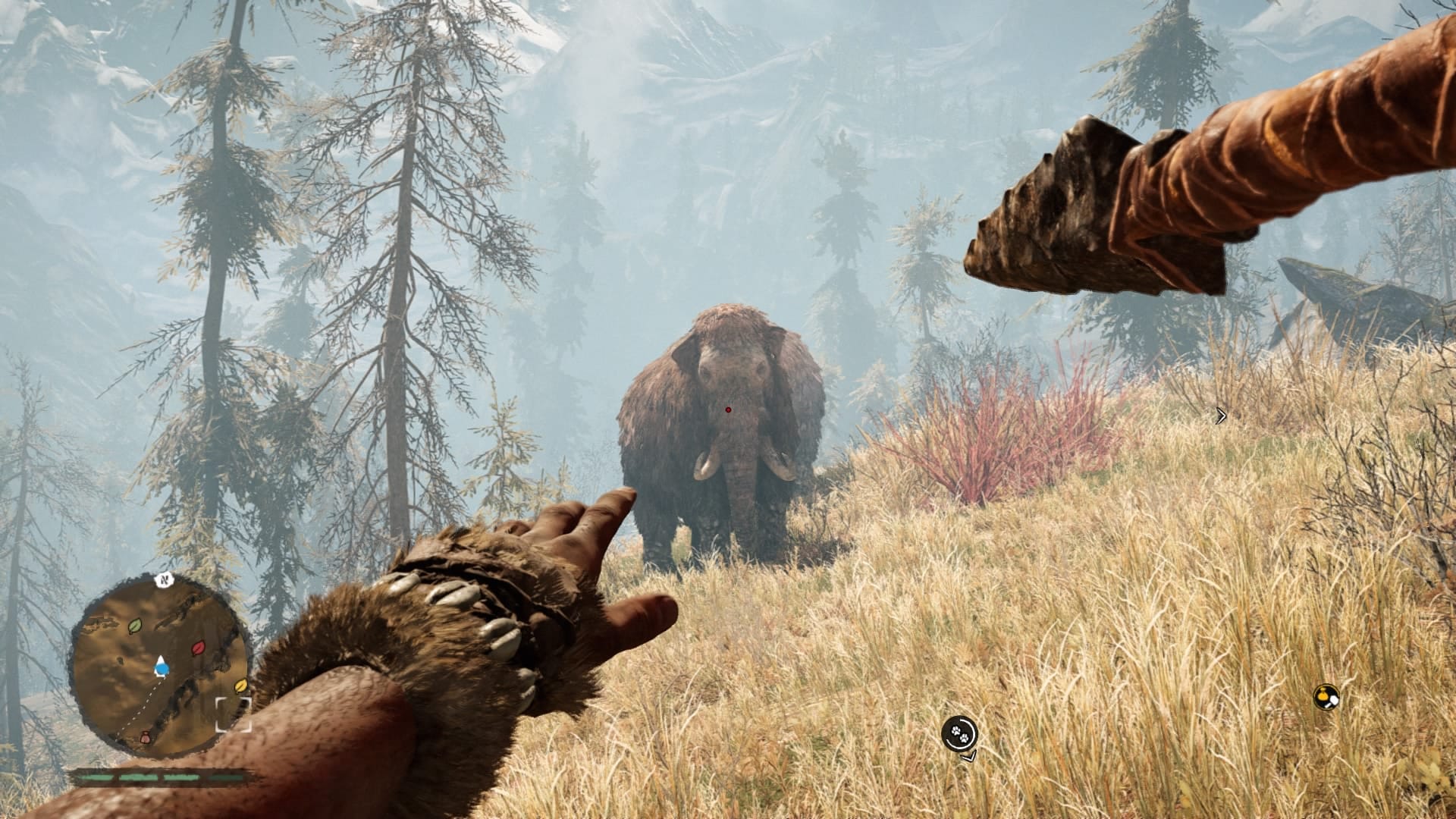This screenshot has height=819, width=1456.
Task: Select the red leaf marker on minimap
Action: pos(199,648)
